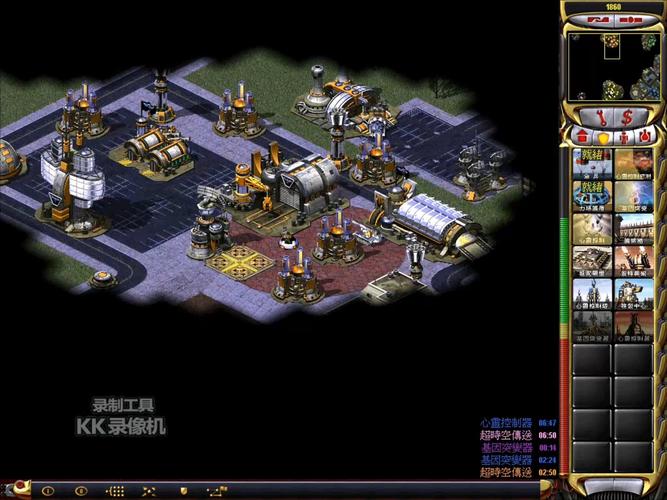
Task: Click the scatter arrows icon on the command bar
Action: tap(149, 491)
